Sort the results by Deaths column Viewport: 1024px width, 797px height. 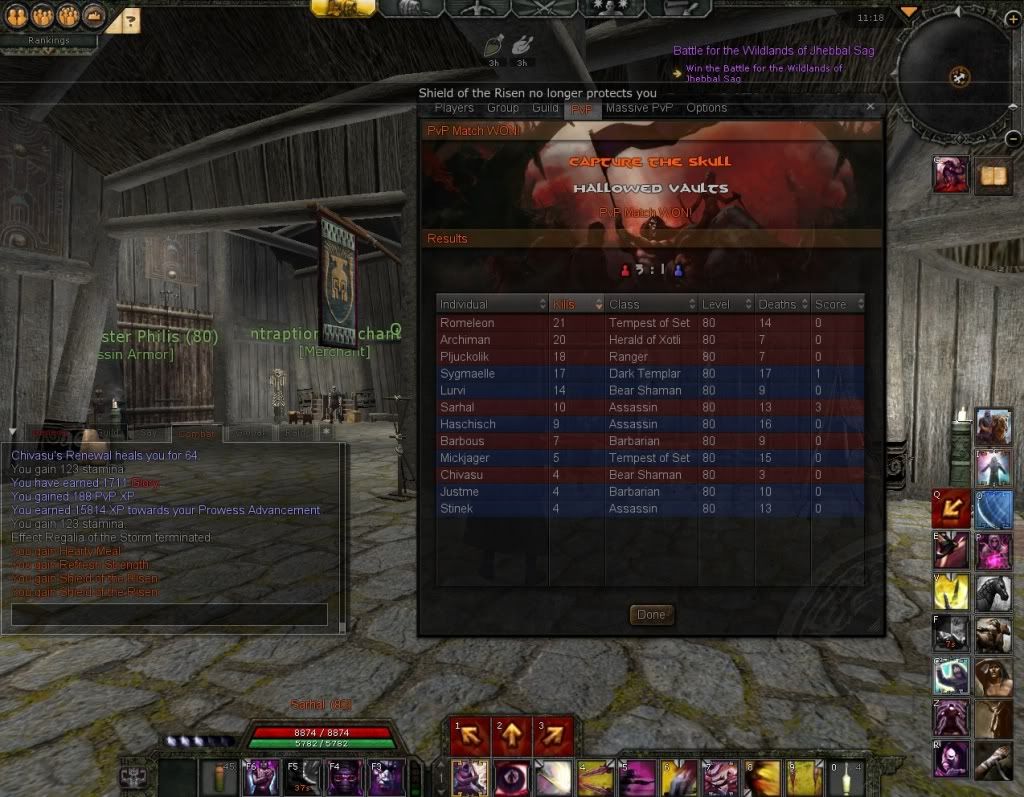[783, 304]
